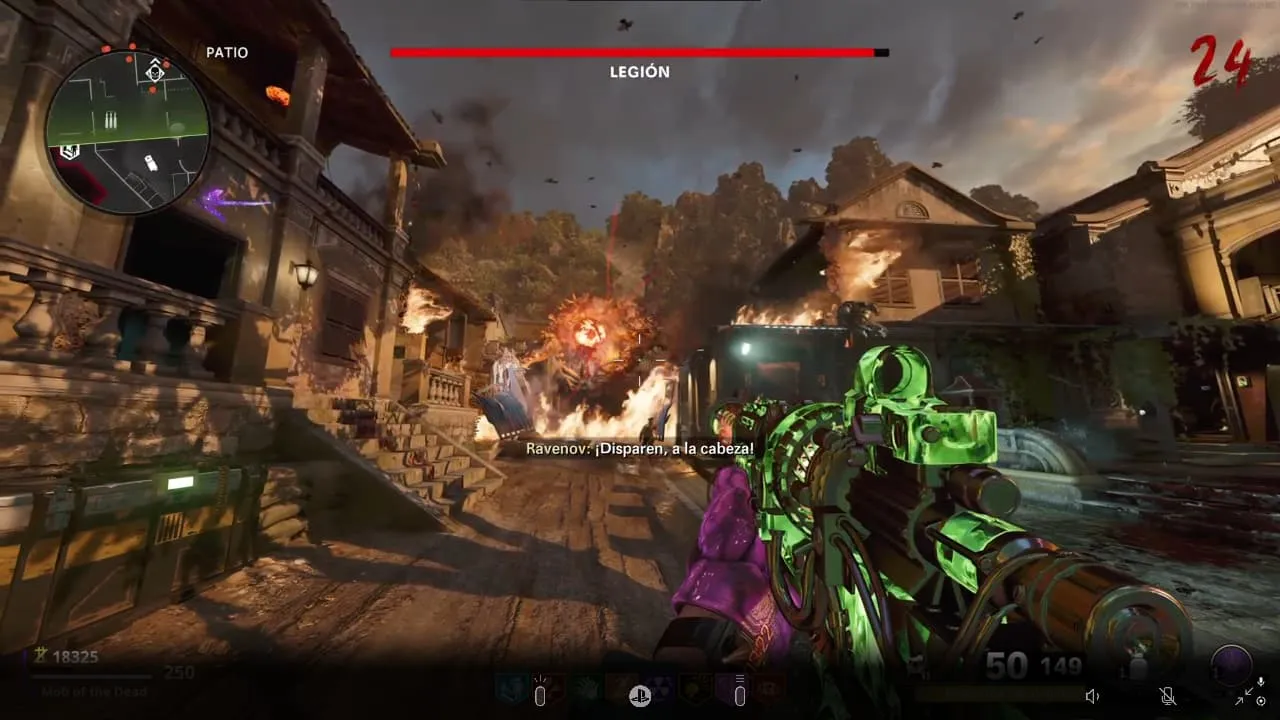Activate the purple field upgrade orb
This screenshot has width=1280, height=720.
point(1231,664)
